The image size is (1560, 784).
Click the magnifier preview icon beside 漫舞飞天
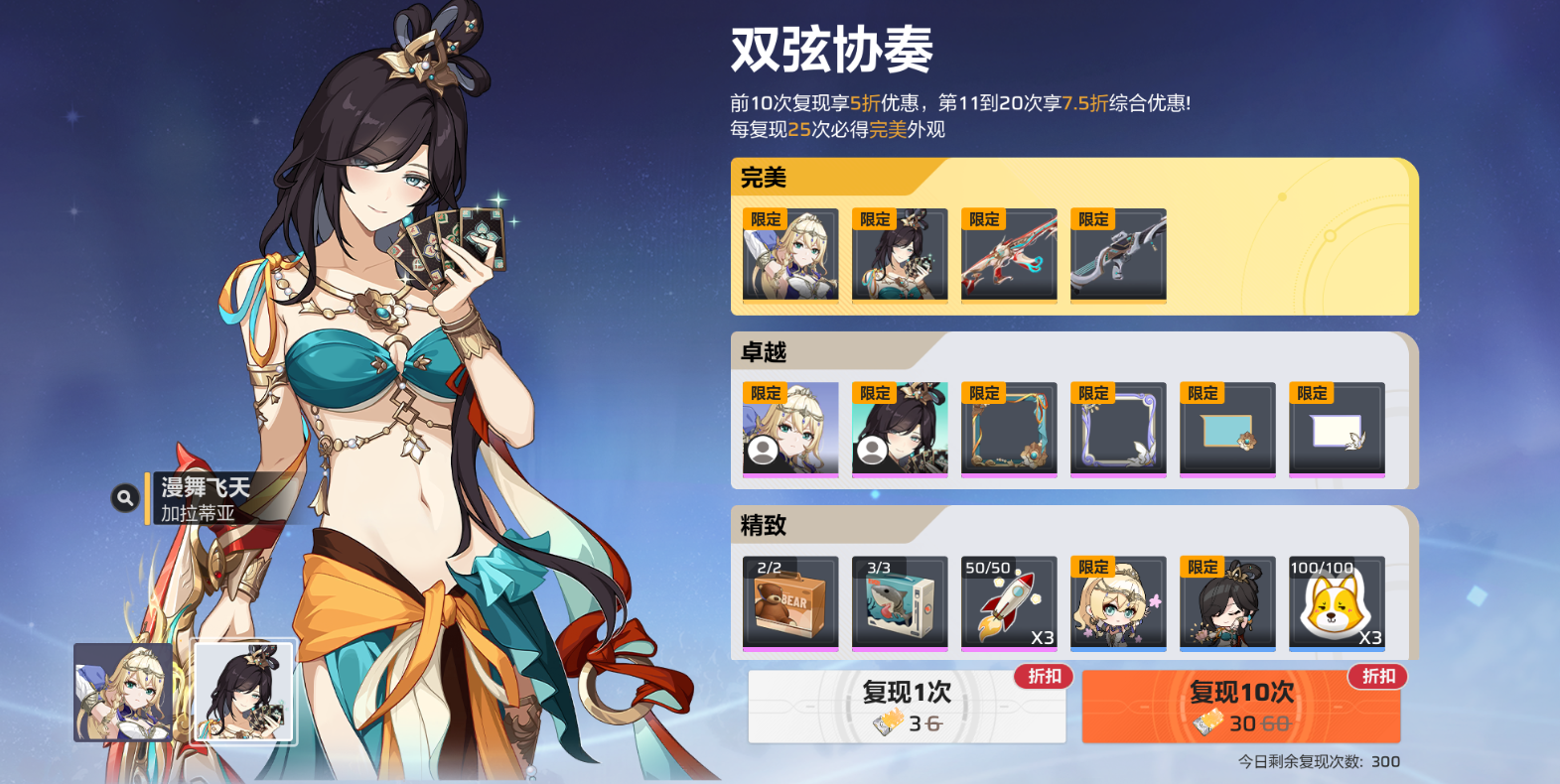[x=124, y=496]
